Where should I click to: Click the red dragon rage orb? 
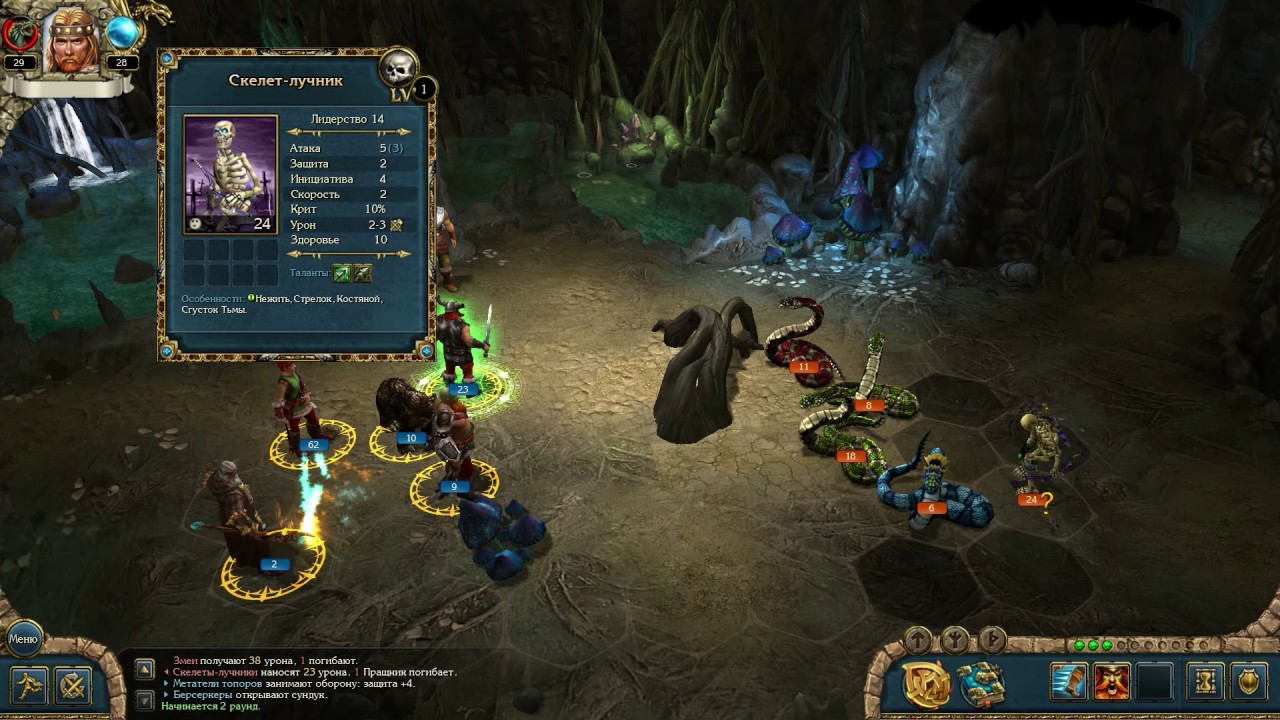[x=20, y=34]
